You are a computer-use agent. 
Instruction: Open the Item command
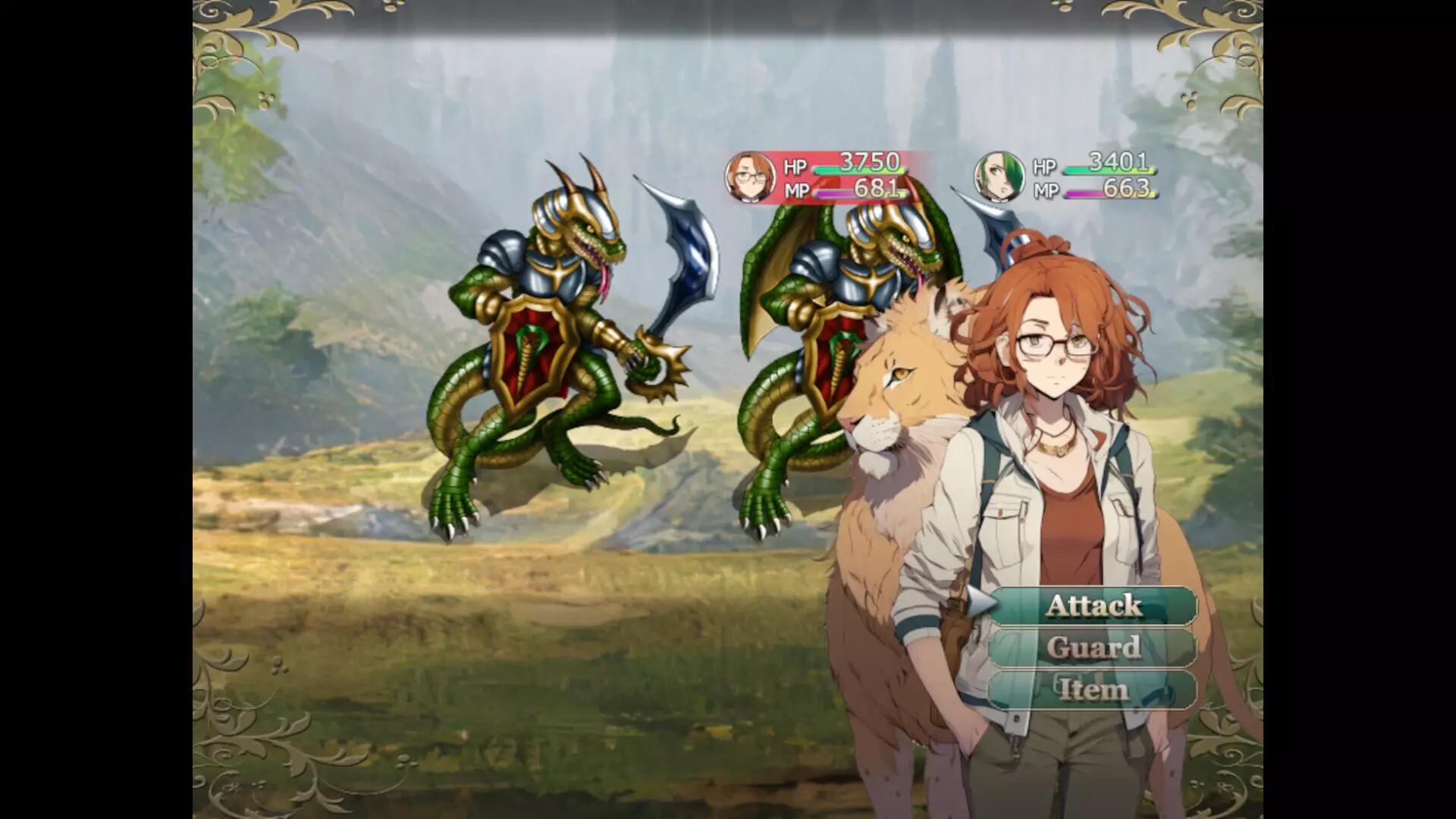pyautogui.click(x=1093, y=689)
